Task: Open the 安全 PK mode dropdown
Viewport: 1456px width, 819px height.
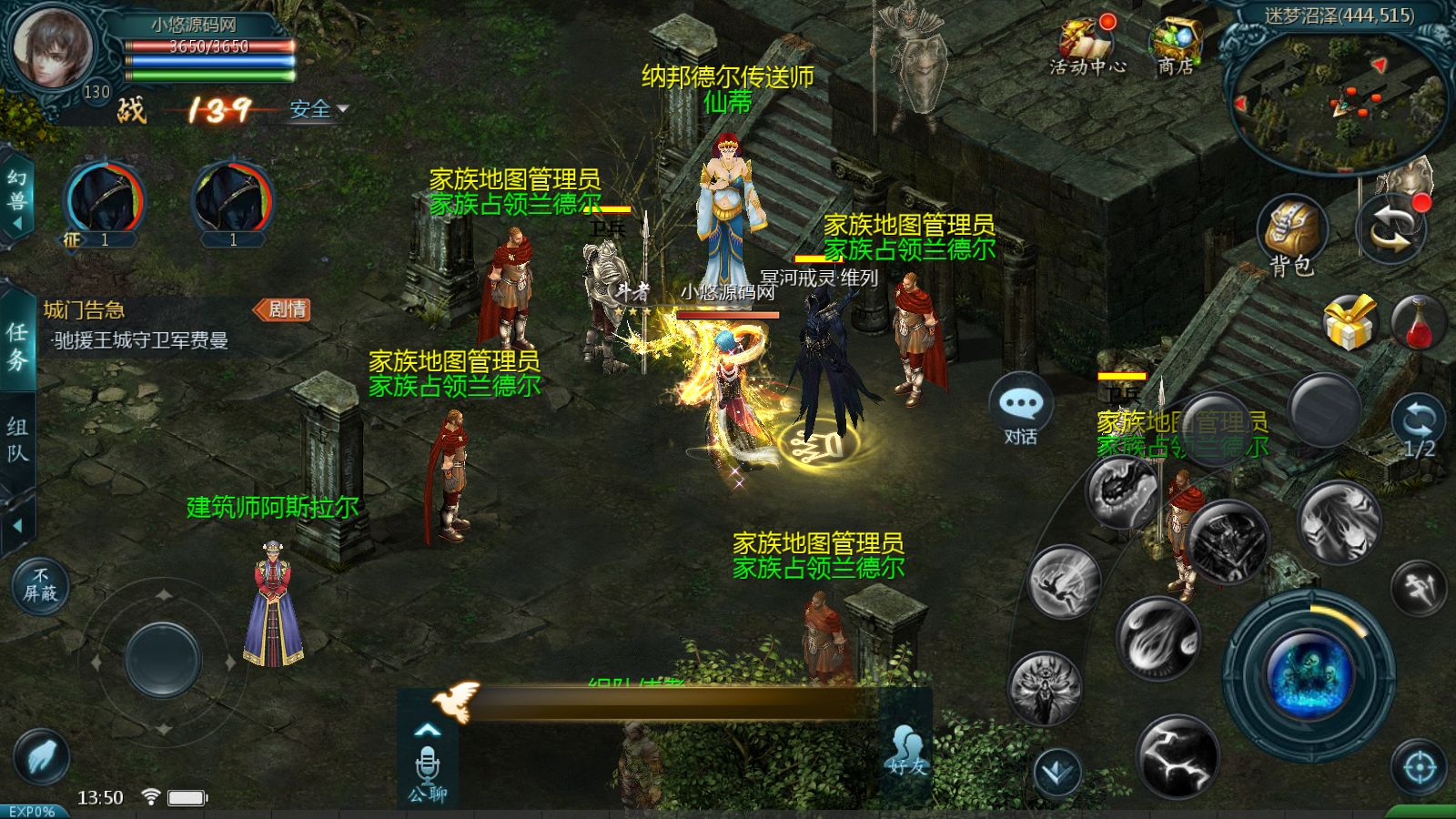Action: pyautogui.click(x=318, y=109)
